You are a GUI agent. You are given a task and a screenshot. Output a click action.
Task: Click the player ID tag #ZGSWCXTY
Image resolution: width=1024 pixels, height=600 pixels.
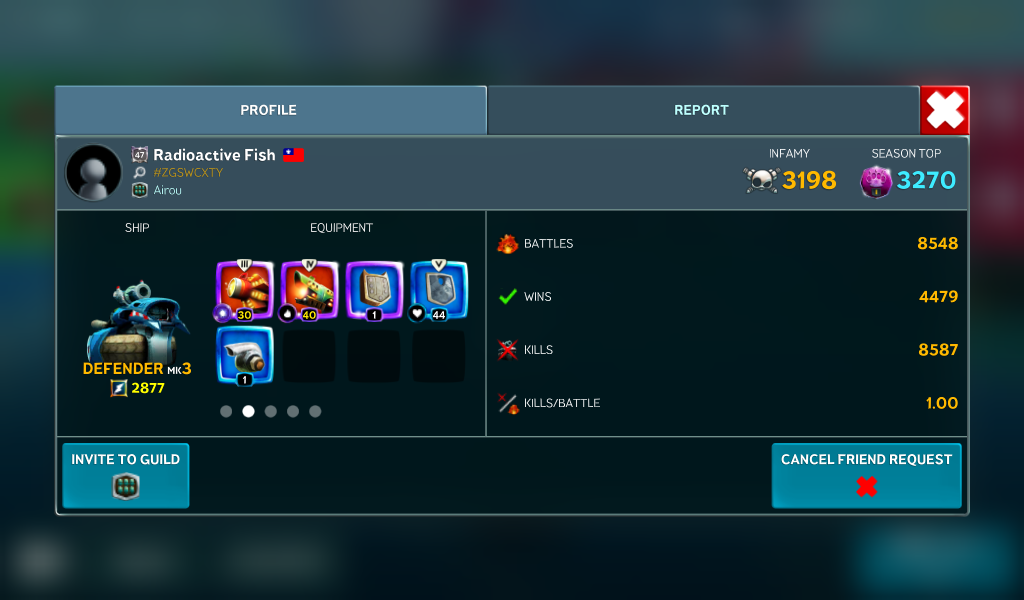click(188, 173)
